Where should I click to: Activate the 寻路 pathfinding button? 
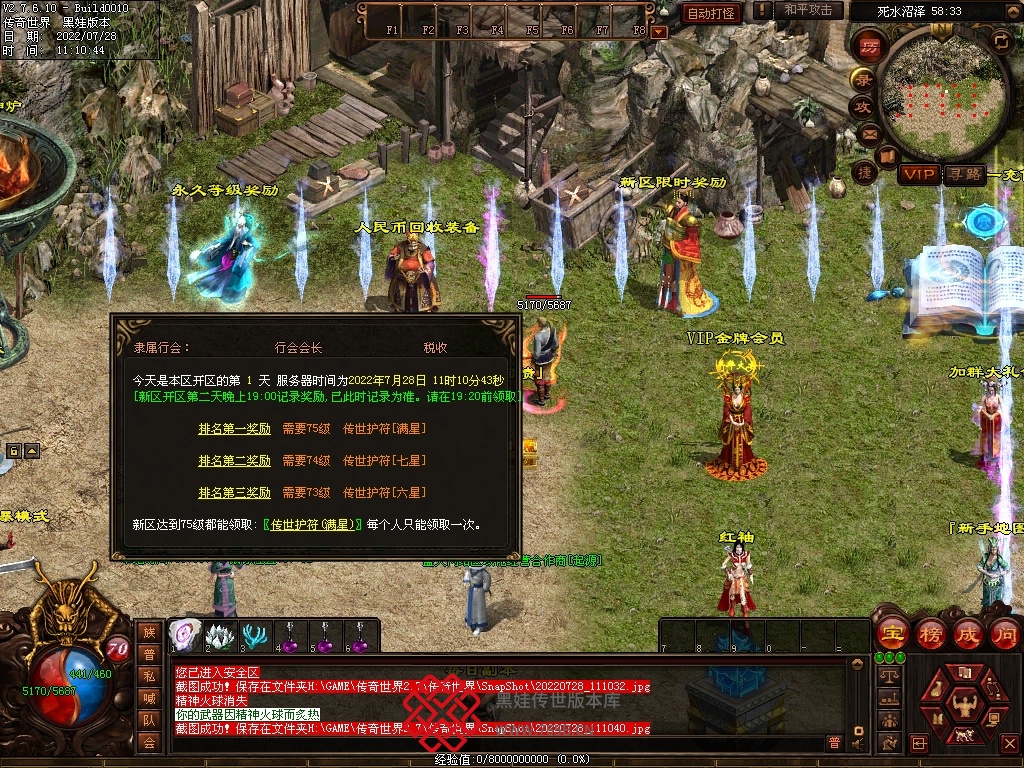pyautogui.click(x=964, y=174)
